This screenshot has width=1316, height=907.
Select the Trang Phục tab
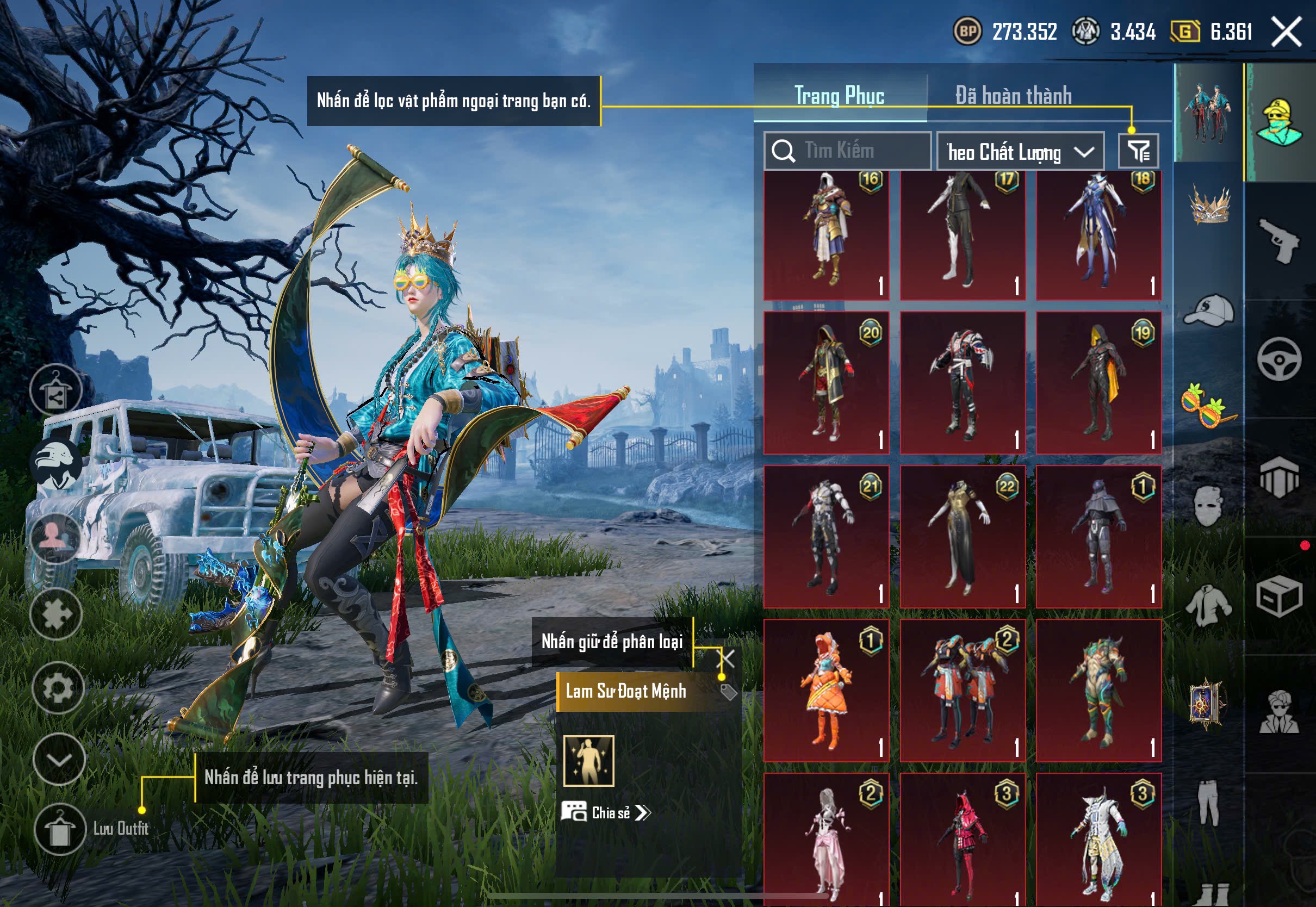point(839,95)
